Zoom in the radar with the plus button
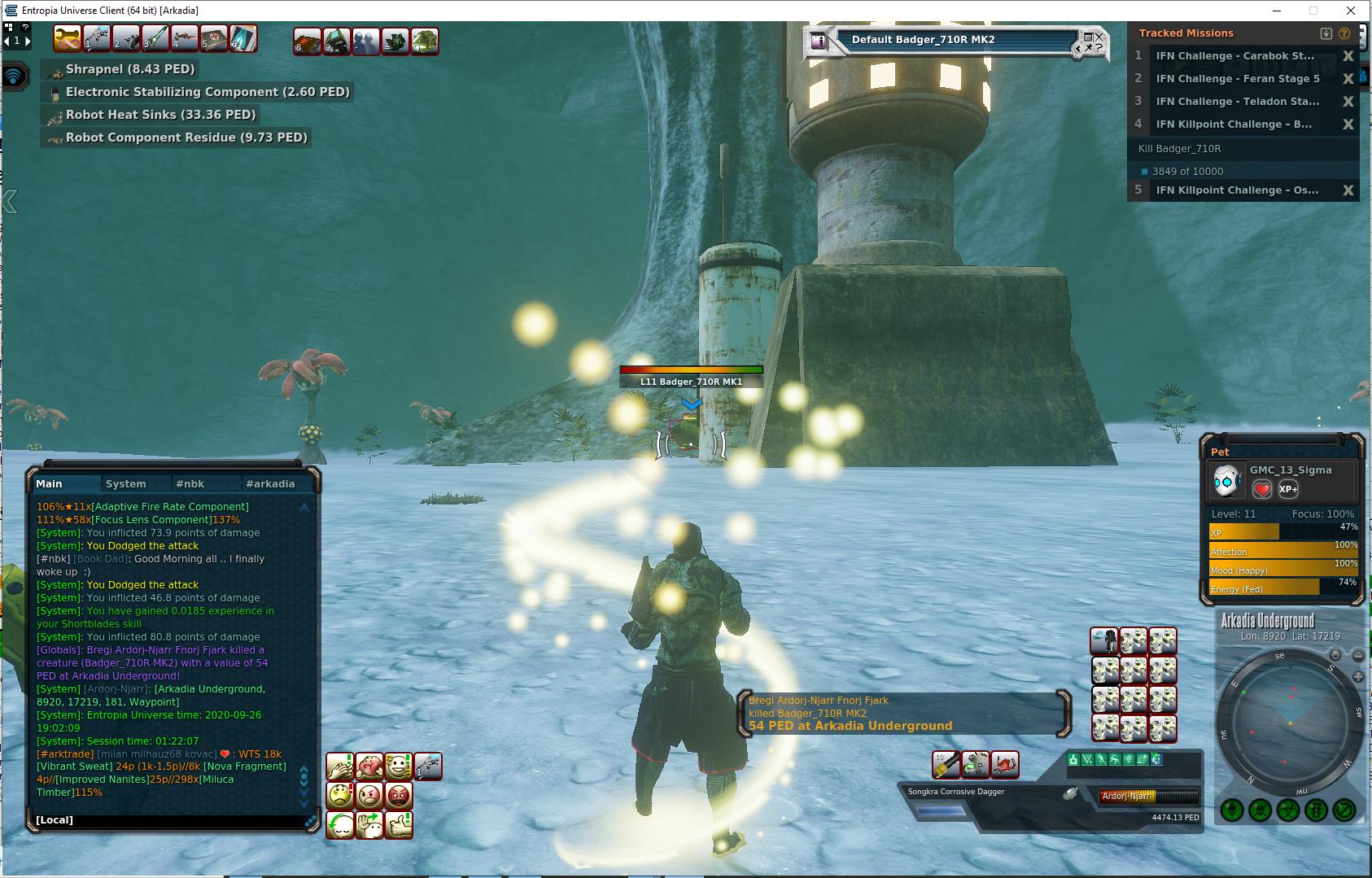This screenshot has height=878, width=1372. click(x=1357, y=677)
